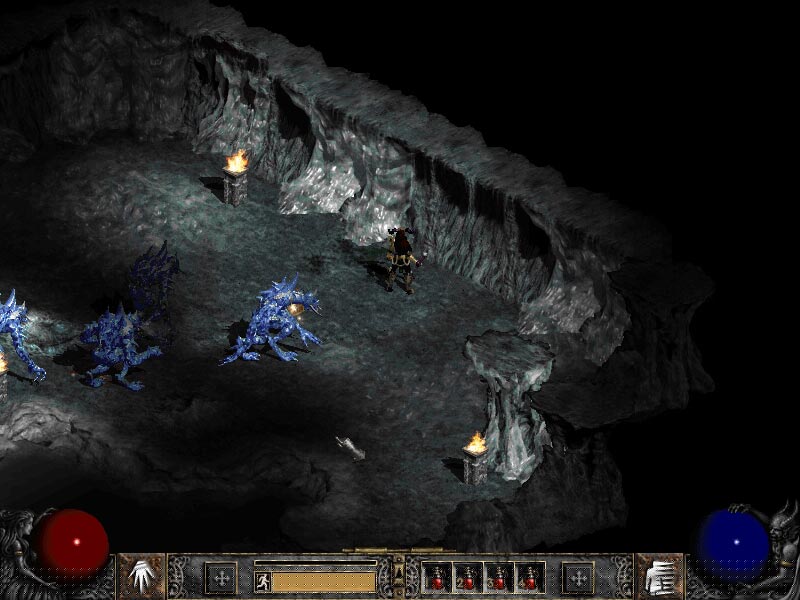Toggle the run/walk running figure button
This screenshot has width=800, height=600.
click(x=262, y=581)
